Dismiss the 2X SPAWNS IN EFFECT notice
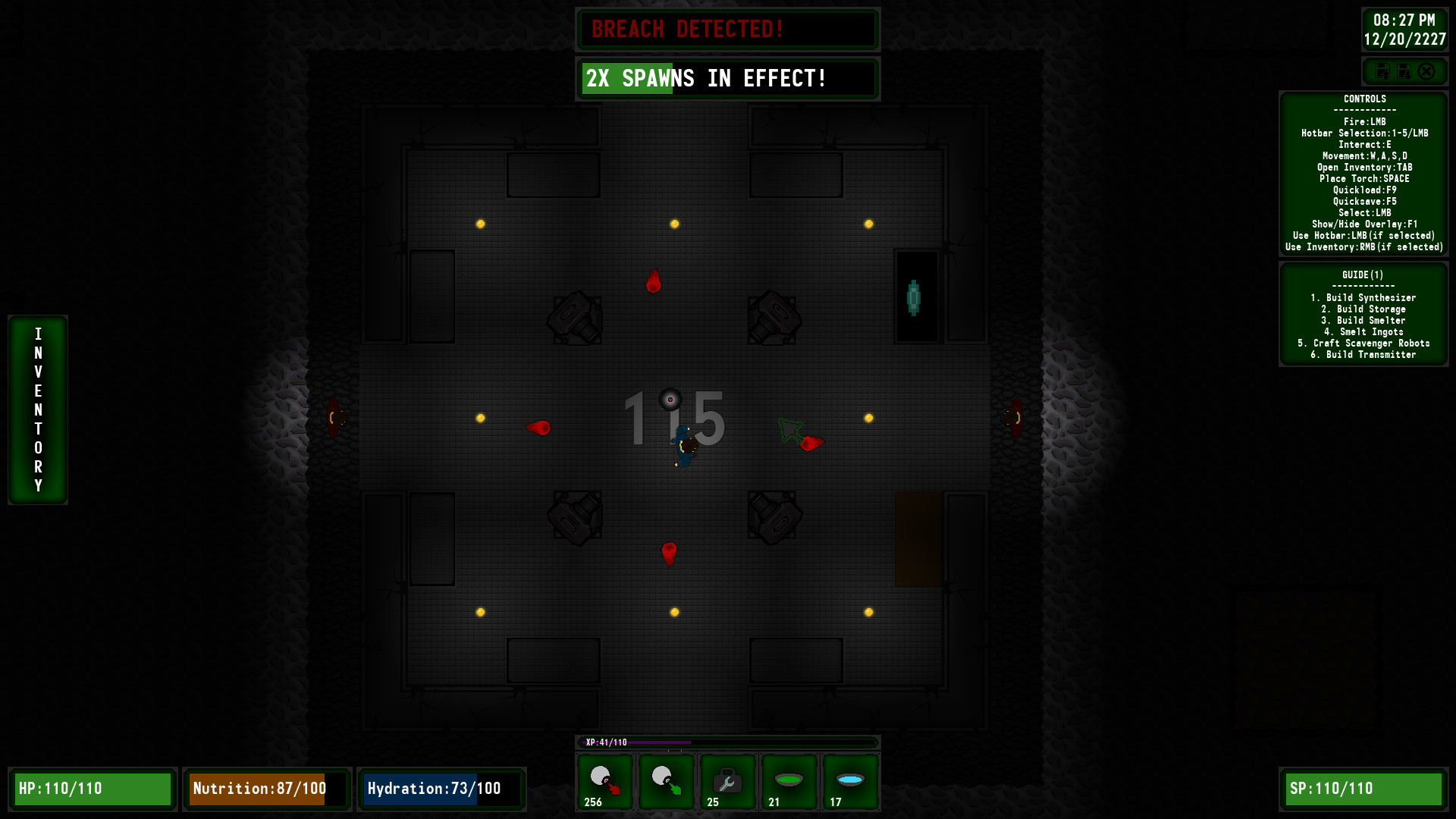This screenshot has width=1456, height=819. (x=727, y=78)
